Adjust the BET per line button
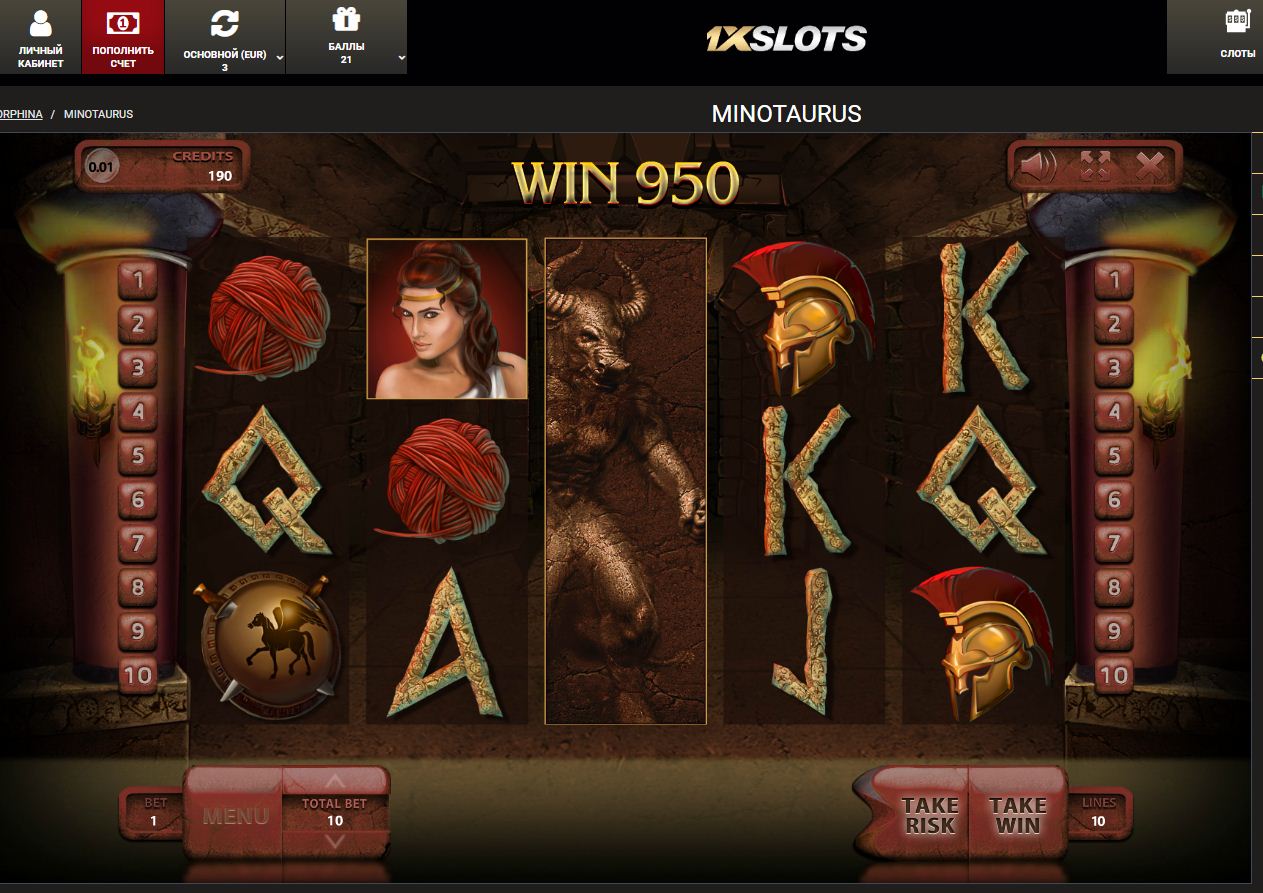This screenshot has height=893, width=1263. (x=153, y=812)
